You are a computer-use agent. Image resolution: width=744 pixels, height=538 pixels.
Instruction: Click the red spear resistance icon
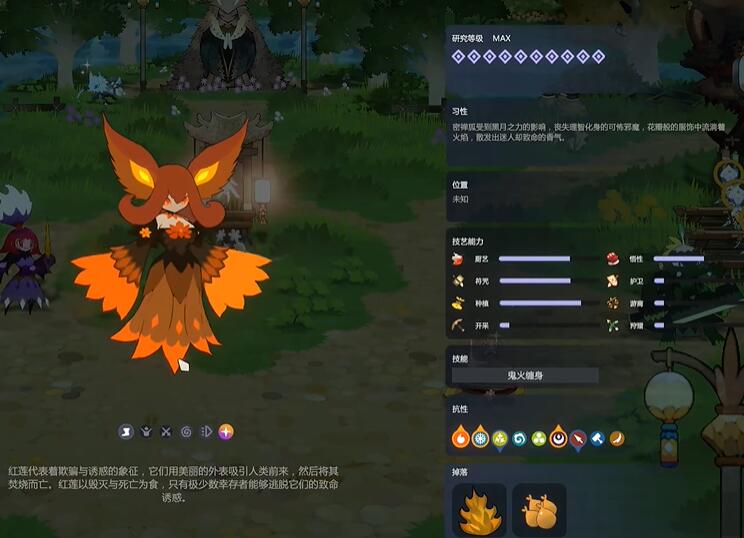tap(578, 438)
